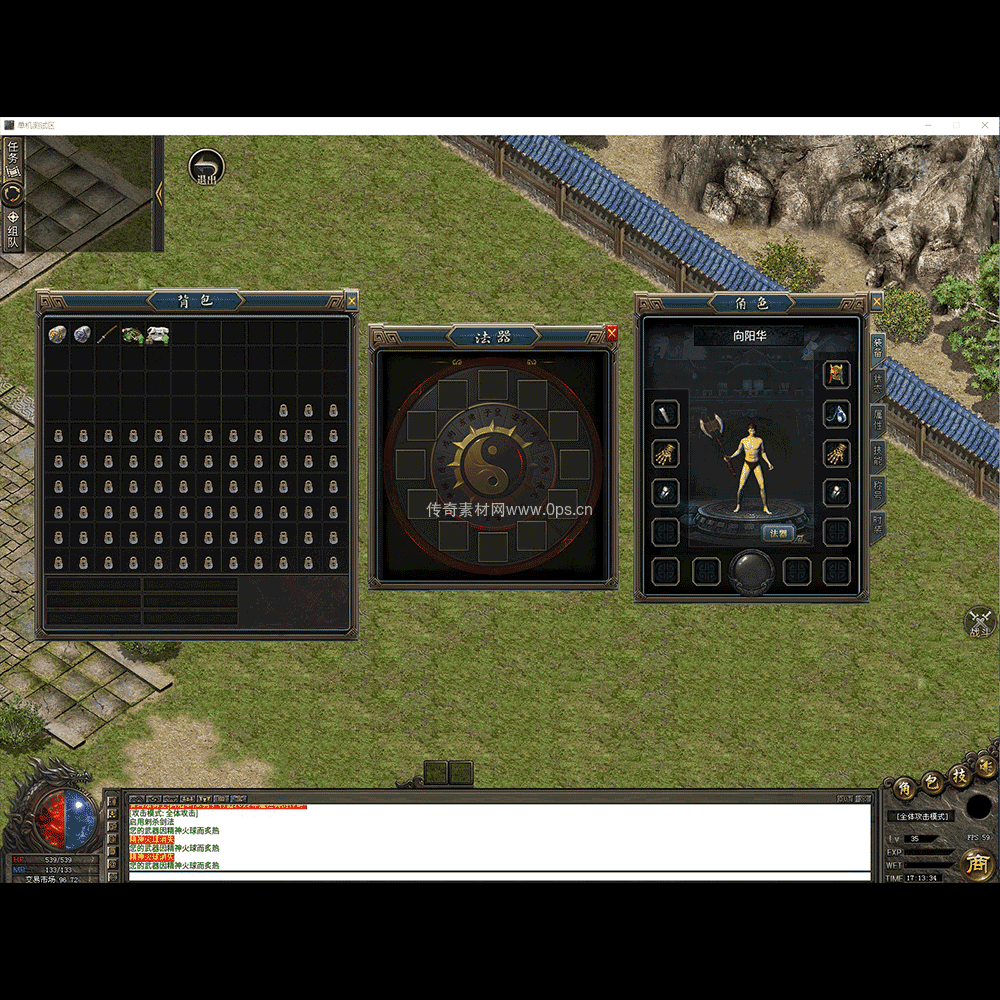The height and width of the screenshot is (1000, 1000).
Task: Click the 法器 button in the character panel
Action: pyautogui.click(x=778, y=533)
